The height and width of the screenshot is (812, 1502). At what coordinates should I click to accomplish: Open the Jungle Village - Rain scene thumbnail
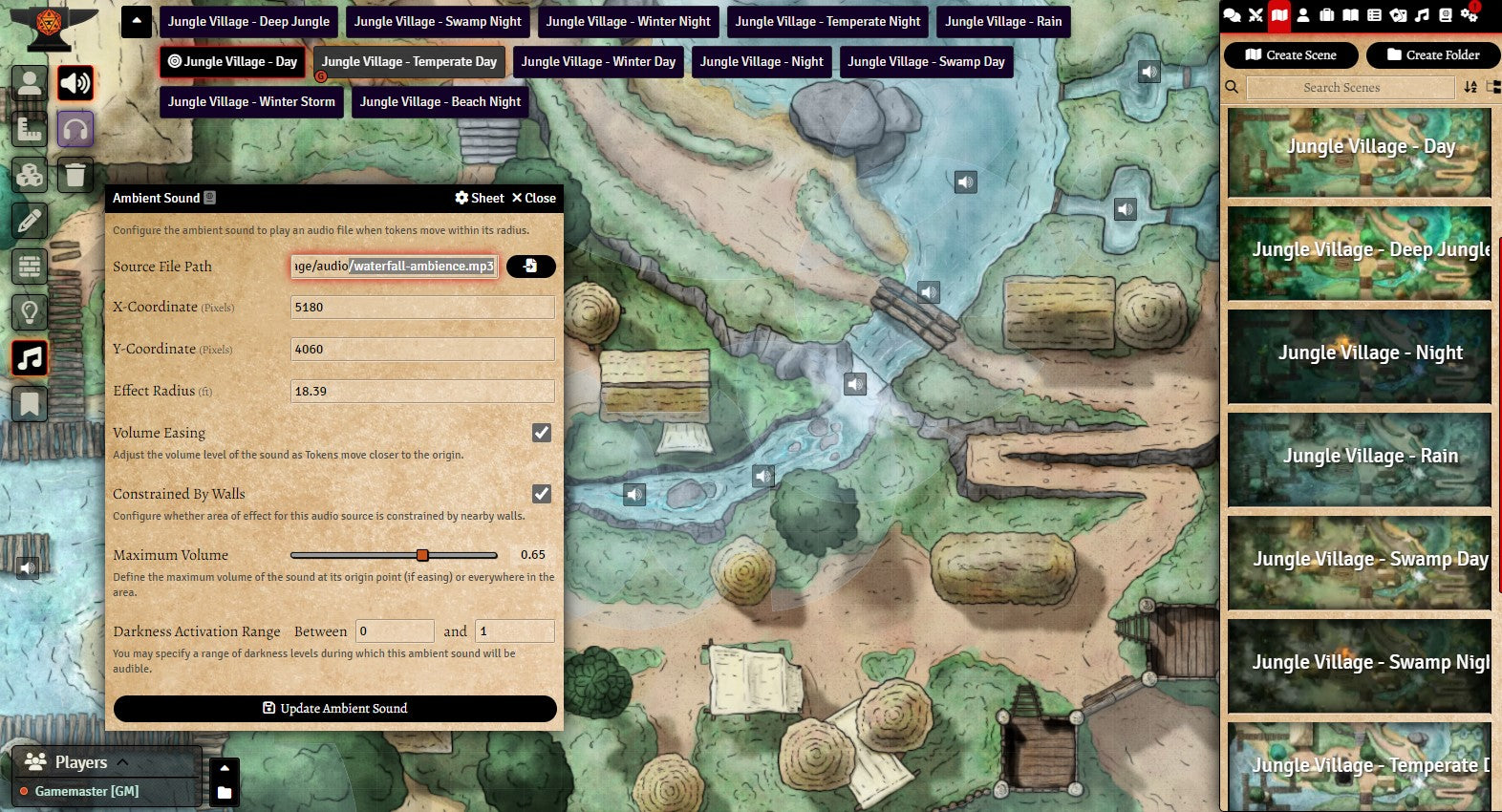pos(1359,457)
